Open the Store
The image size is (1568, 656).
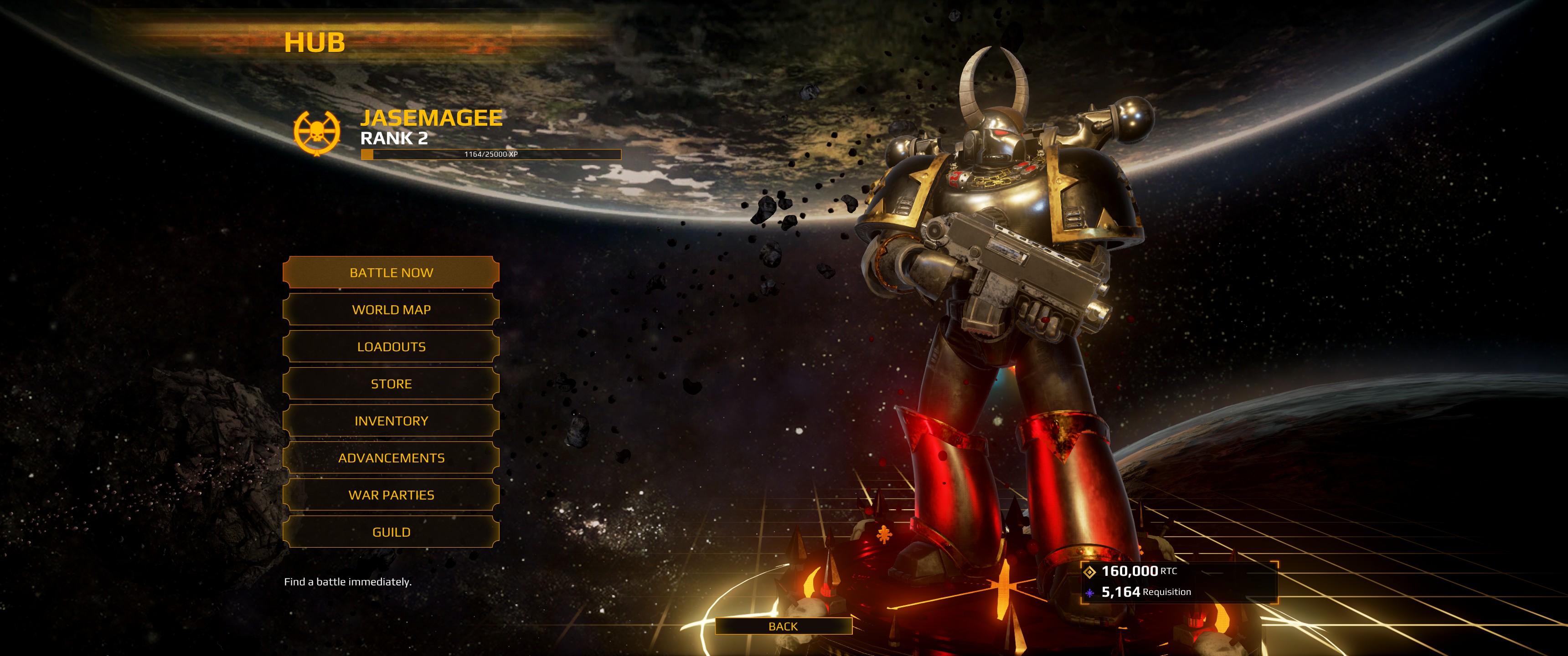click(391, 384)
